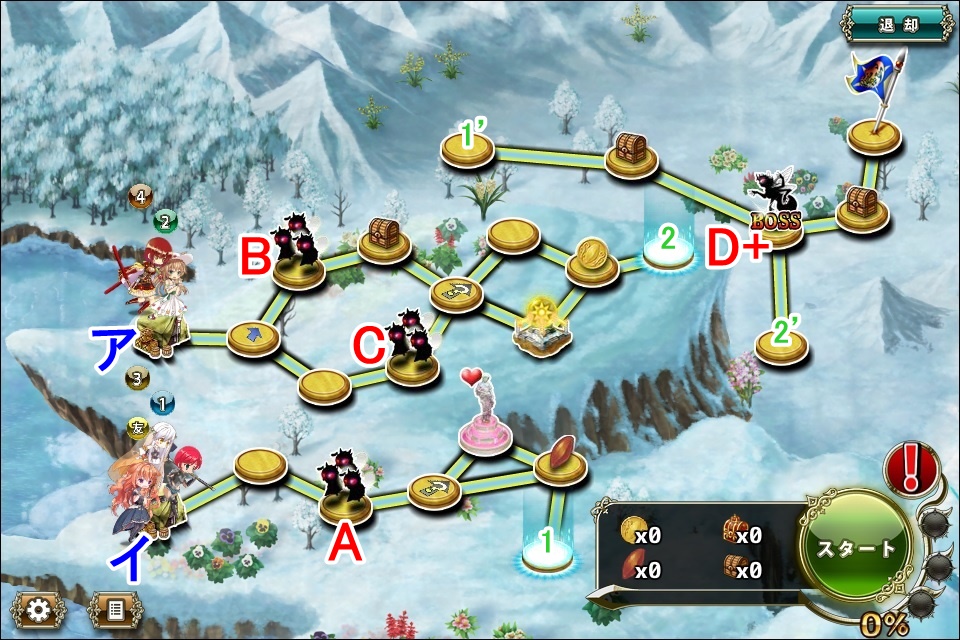Retreat using the 退却 button

point(896,22)
